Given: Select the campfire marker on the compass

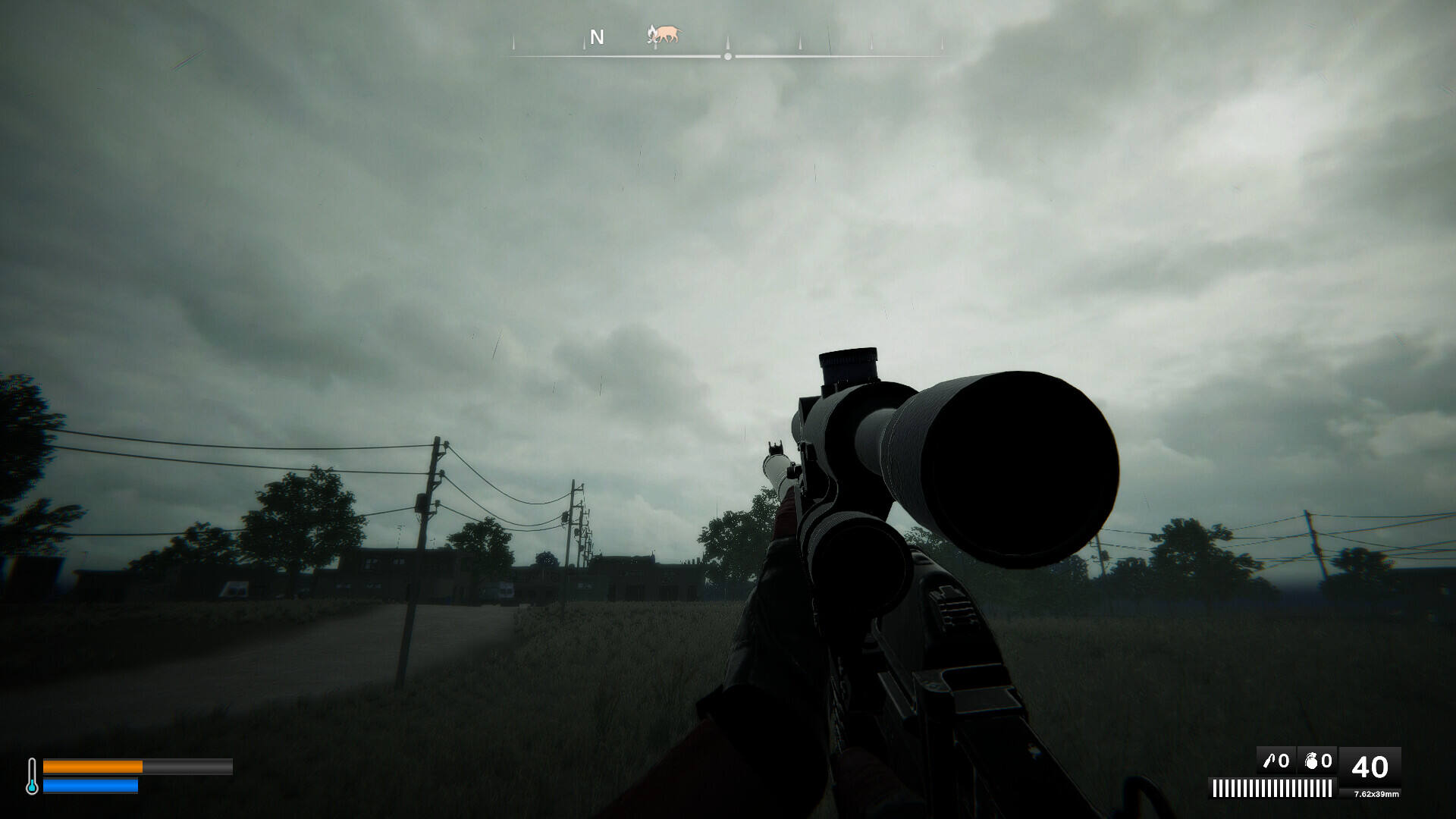Looking at the screenshot, I should point(651,33).
